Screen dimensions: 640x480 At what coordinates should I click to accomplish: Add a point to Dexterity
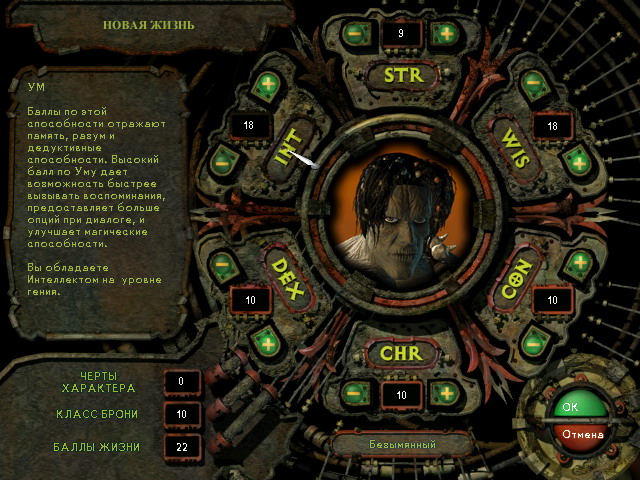pos(265,341)
